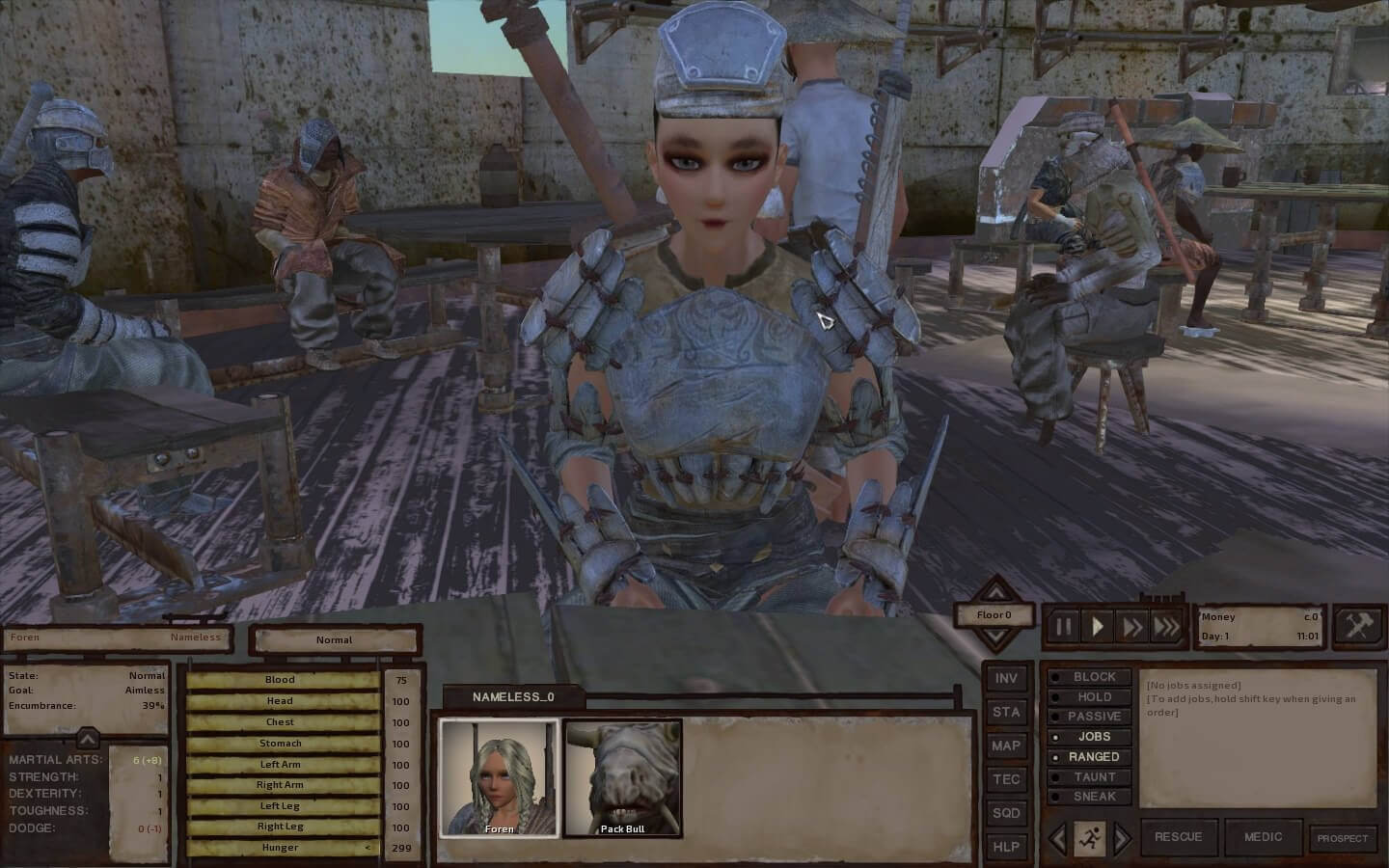
Task: Click the RESCUE order button
Action: 1179,837
